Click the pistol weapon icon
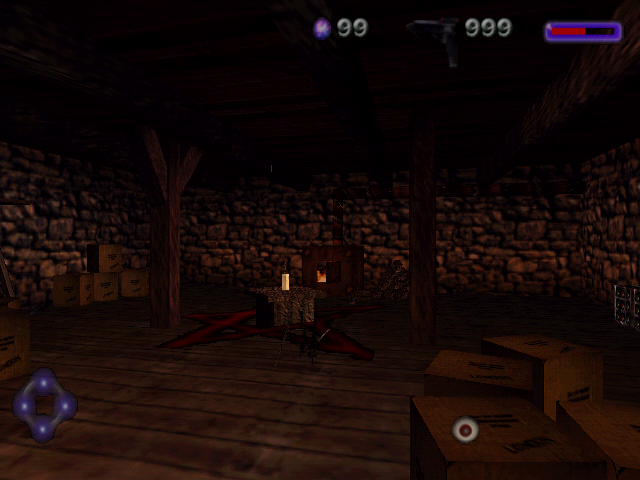640x480 pixels. (437, 35)
